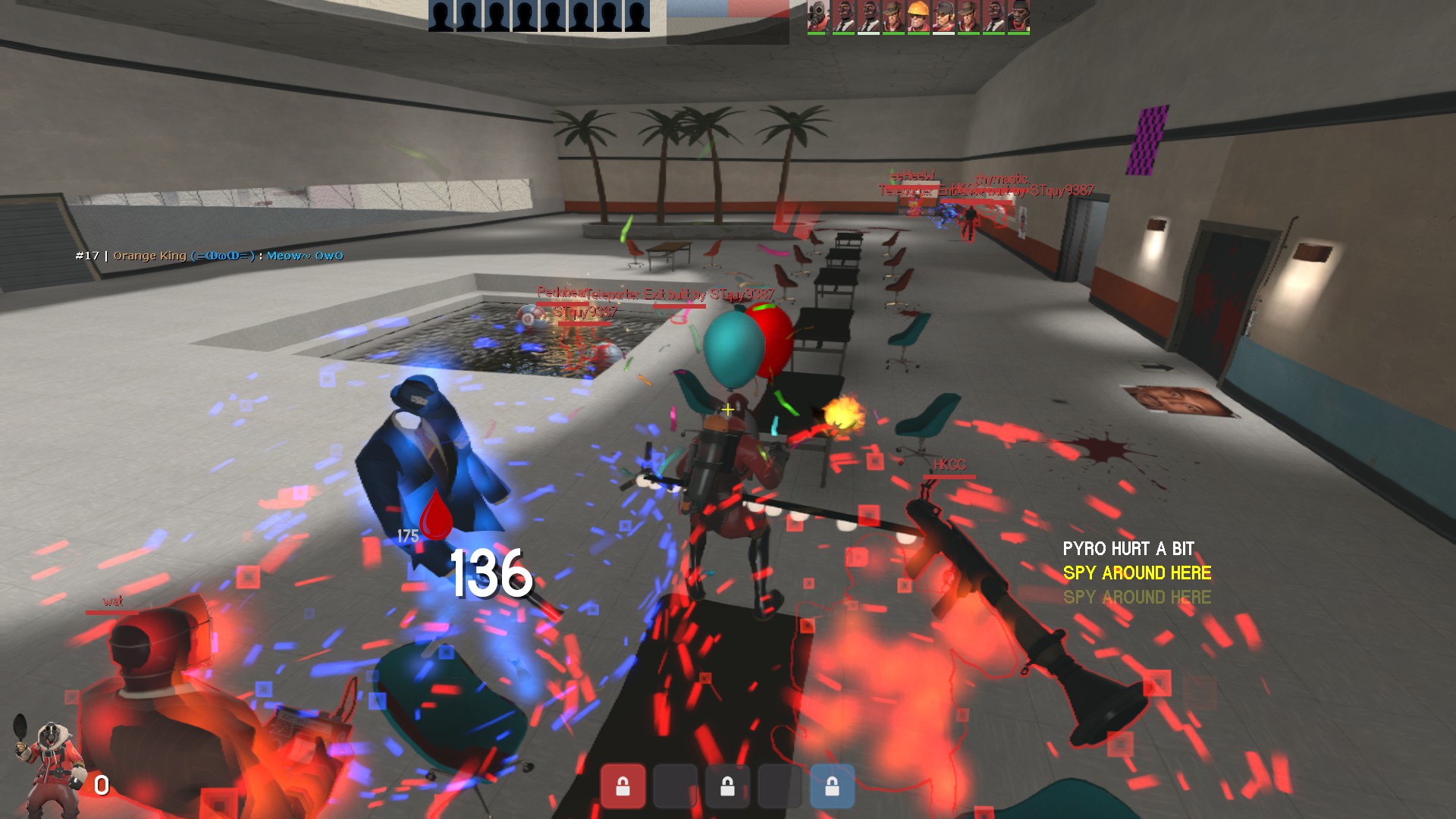Choose the Pyro gas-mask portrait in team bar
The height and width of the screenshot is (819, 1456).
[818, 17]
